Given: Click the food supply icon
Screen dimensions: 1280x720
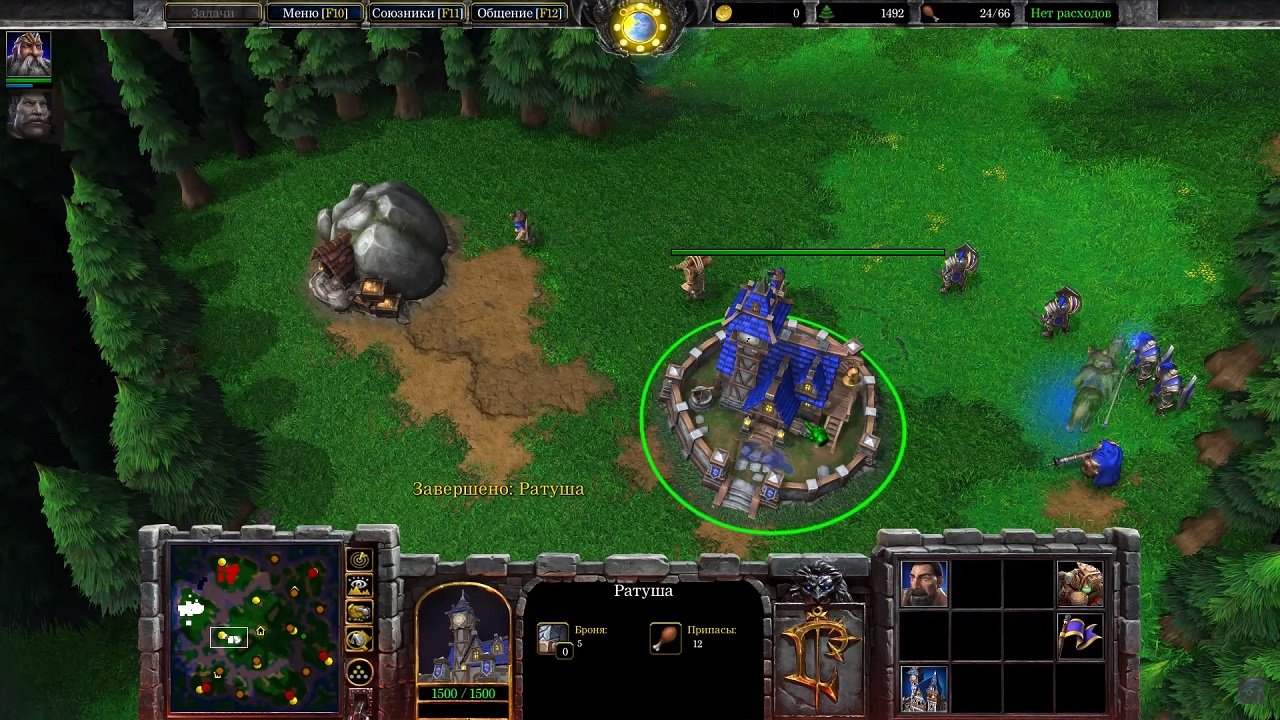Looking at the screenshot, I should point(930,14).
